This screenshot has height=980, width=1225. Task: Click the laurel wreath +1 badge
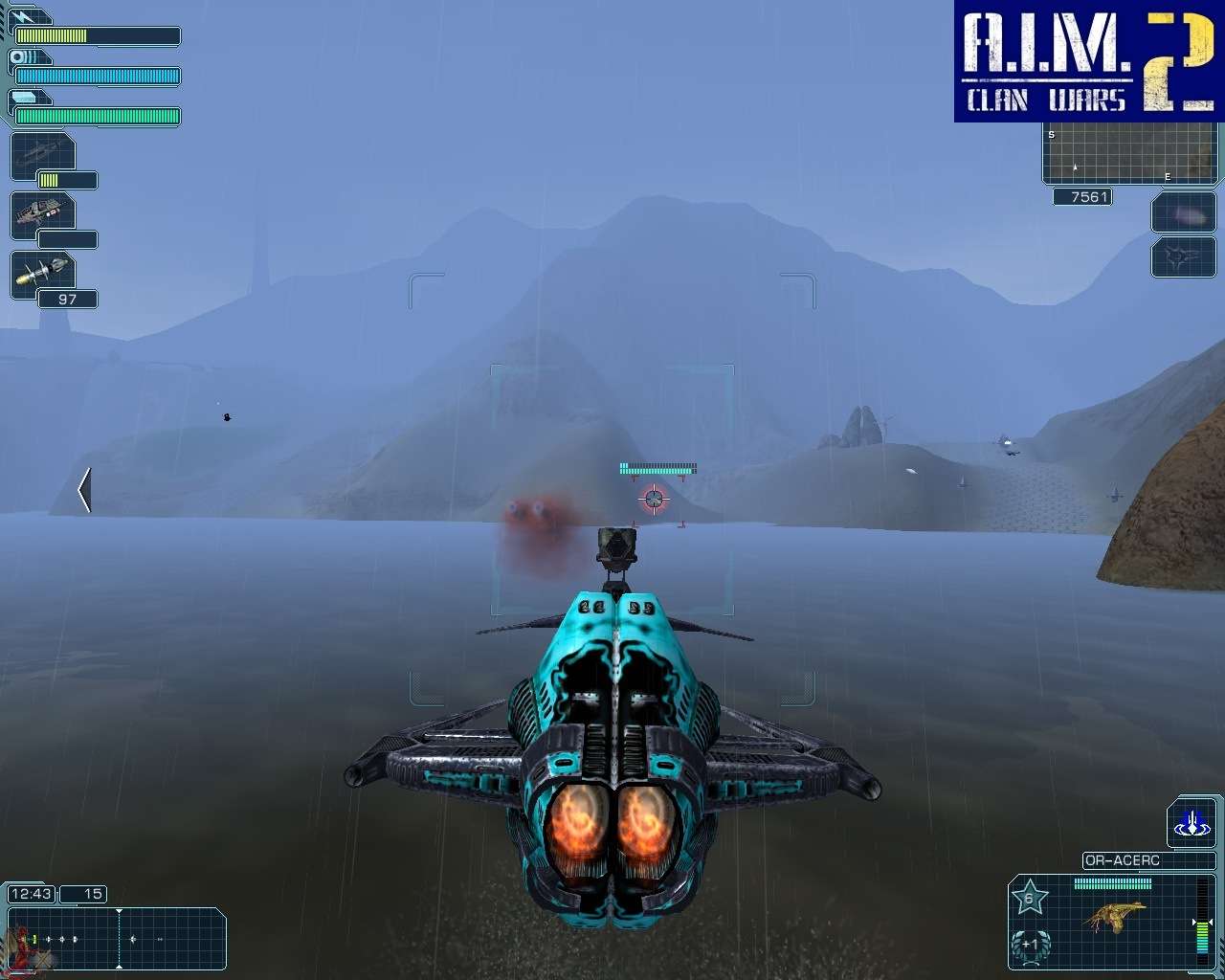1030,945
